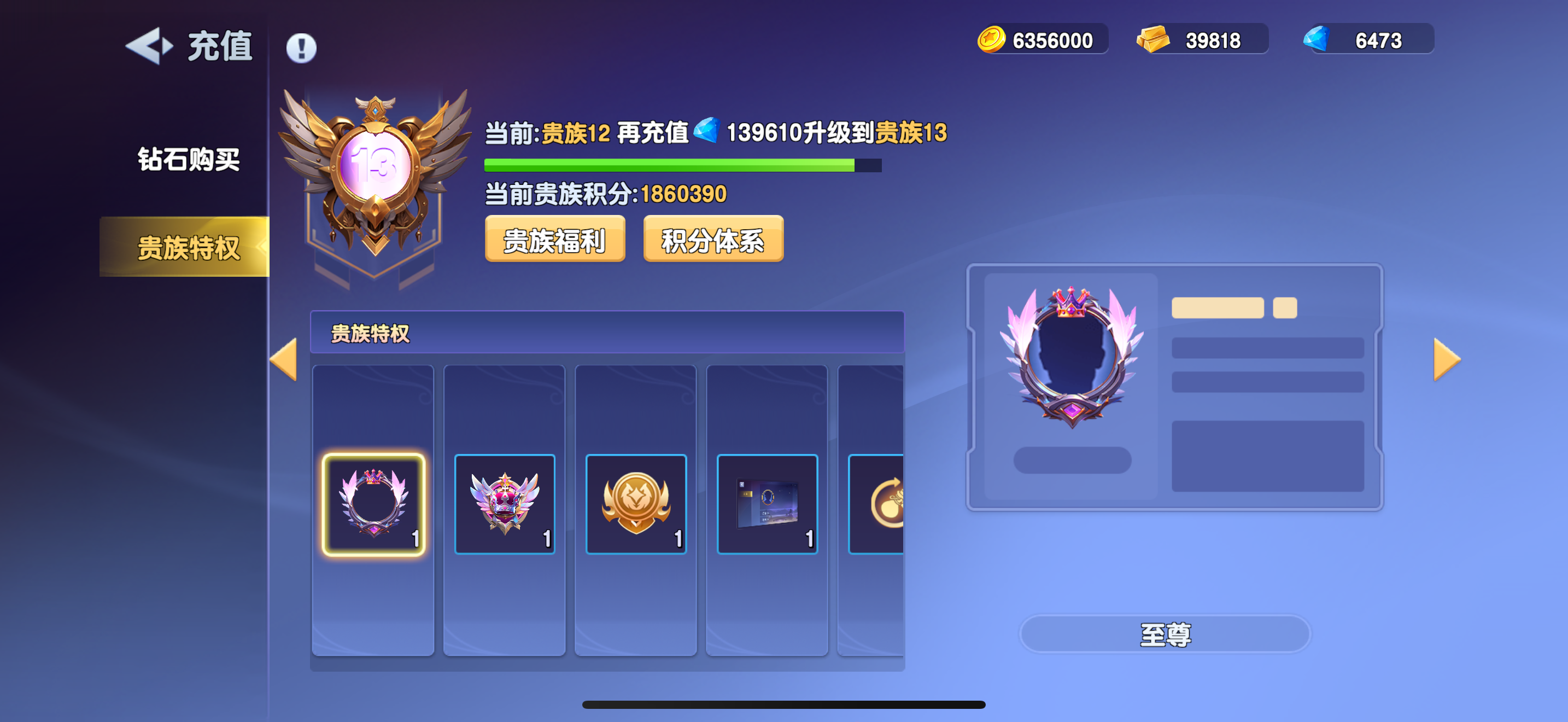Select the golden medal privilege icon
Viewport: 1568px width, 722px height.
(x=635, y=502)
